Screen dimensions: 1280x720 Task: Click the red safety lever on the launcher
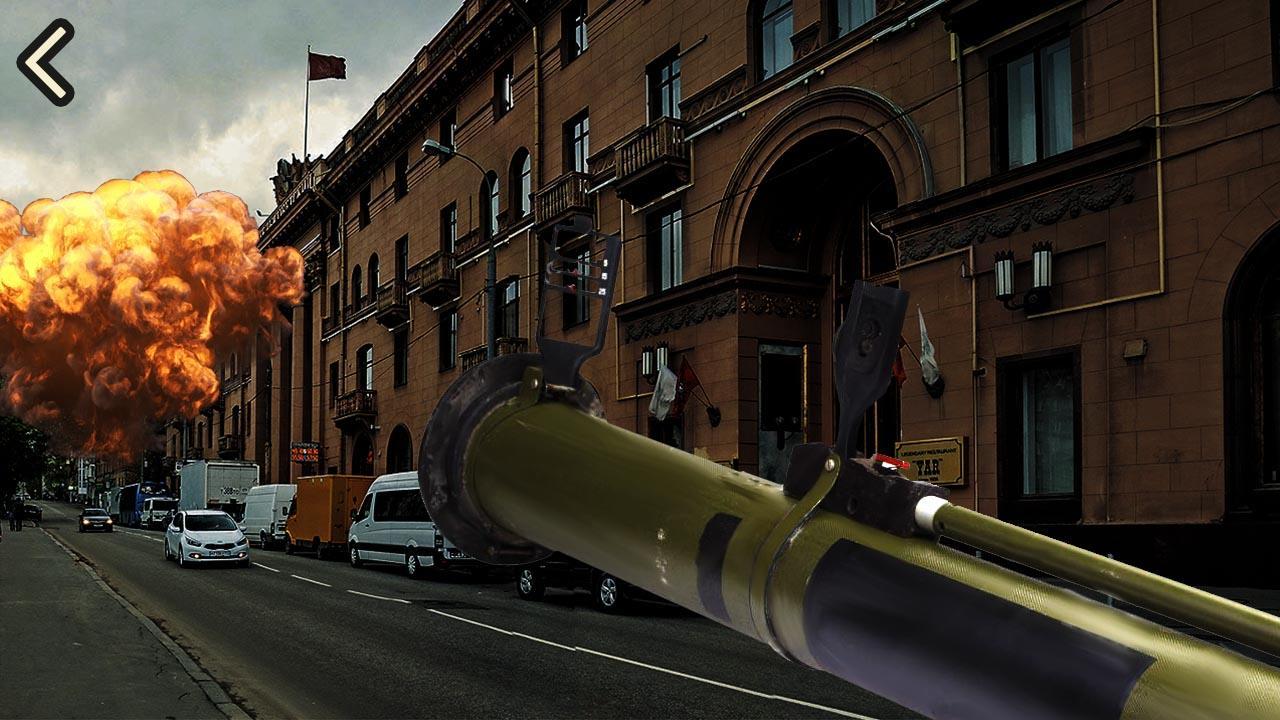pos(890,462)
